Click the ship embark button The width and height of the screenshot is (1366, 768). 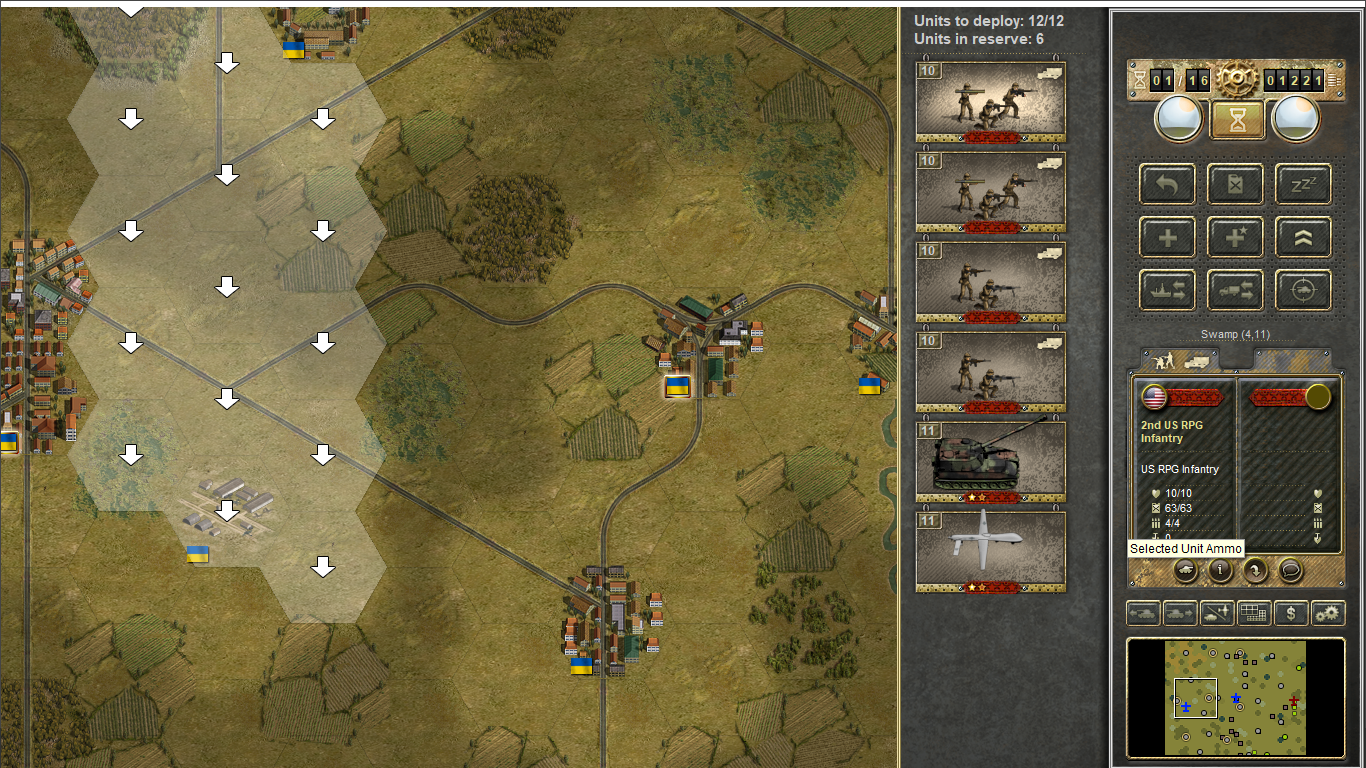click(x=1167, y=290)
